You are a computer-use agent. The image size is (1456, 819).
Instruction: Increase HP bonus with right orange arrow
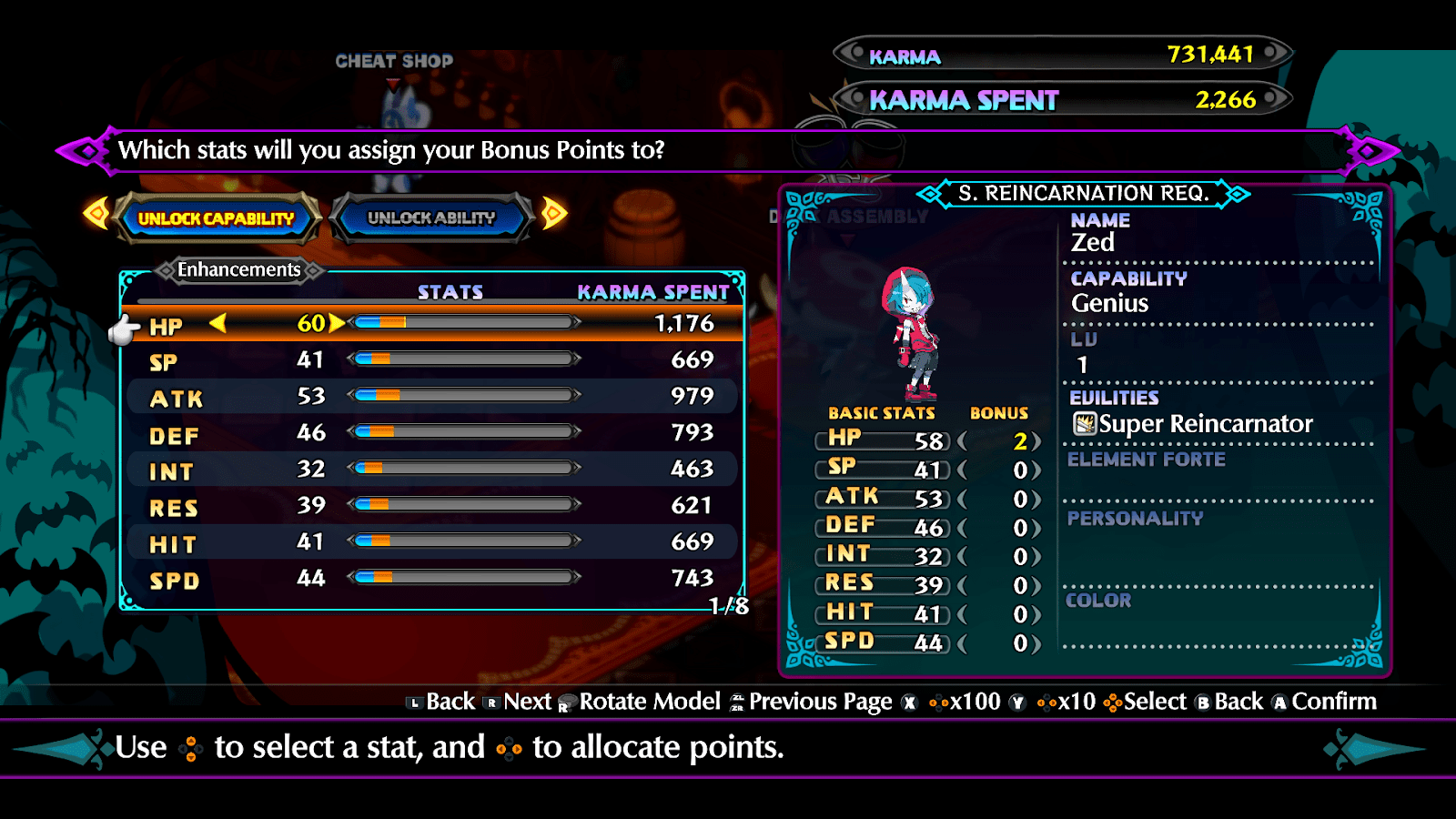(338, 324)
